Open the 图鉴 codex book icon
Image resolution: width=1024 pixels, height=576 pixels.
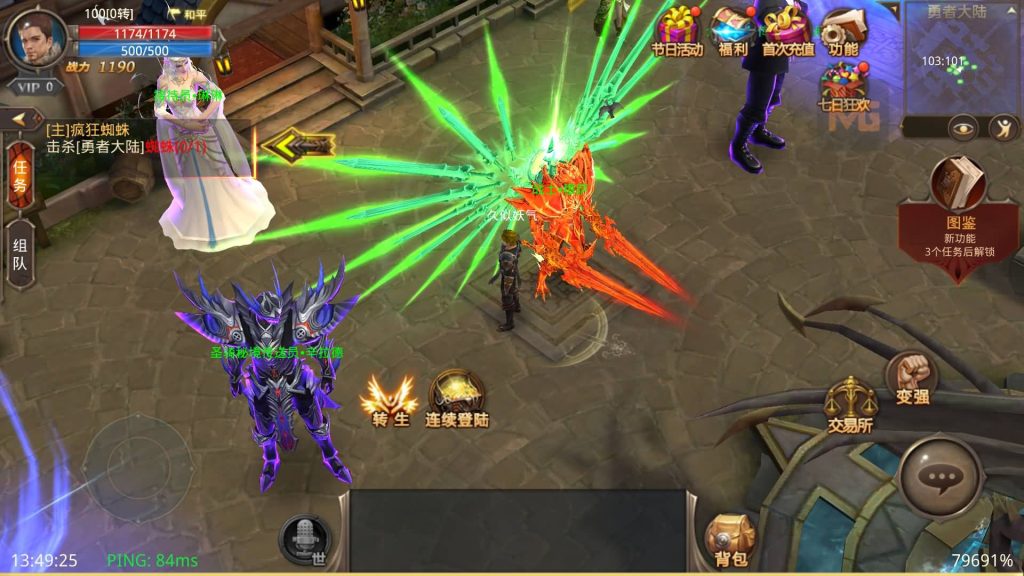[959, 182]
